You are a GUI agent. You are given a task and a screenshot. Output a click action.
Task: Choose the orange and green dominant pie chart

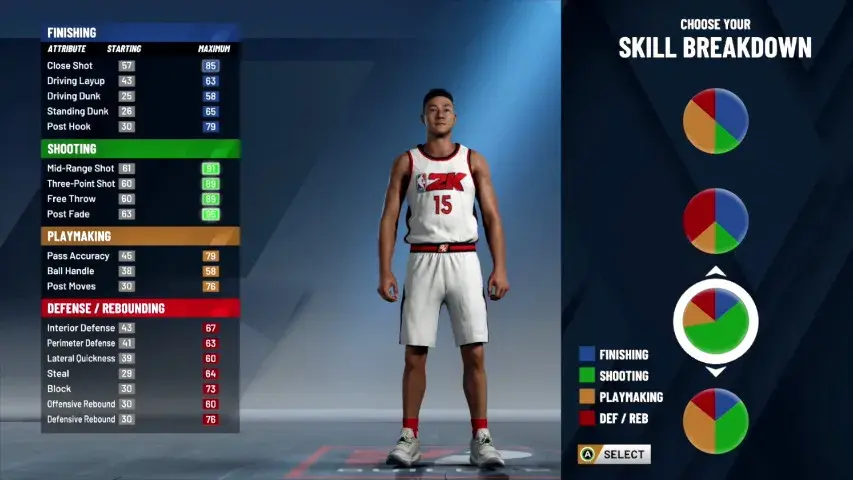pos(715,421)
